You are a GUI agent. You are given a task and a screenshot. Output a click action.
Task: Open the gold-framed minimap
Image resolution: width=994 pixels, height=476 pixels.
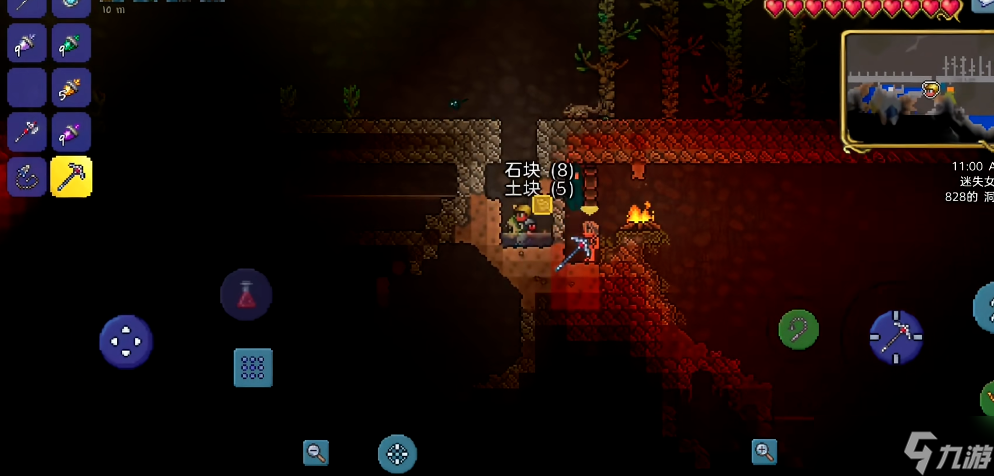(x=918, y=91)
